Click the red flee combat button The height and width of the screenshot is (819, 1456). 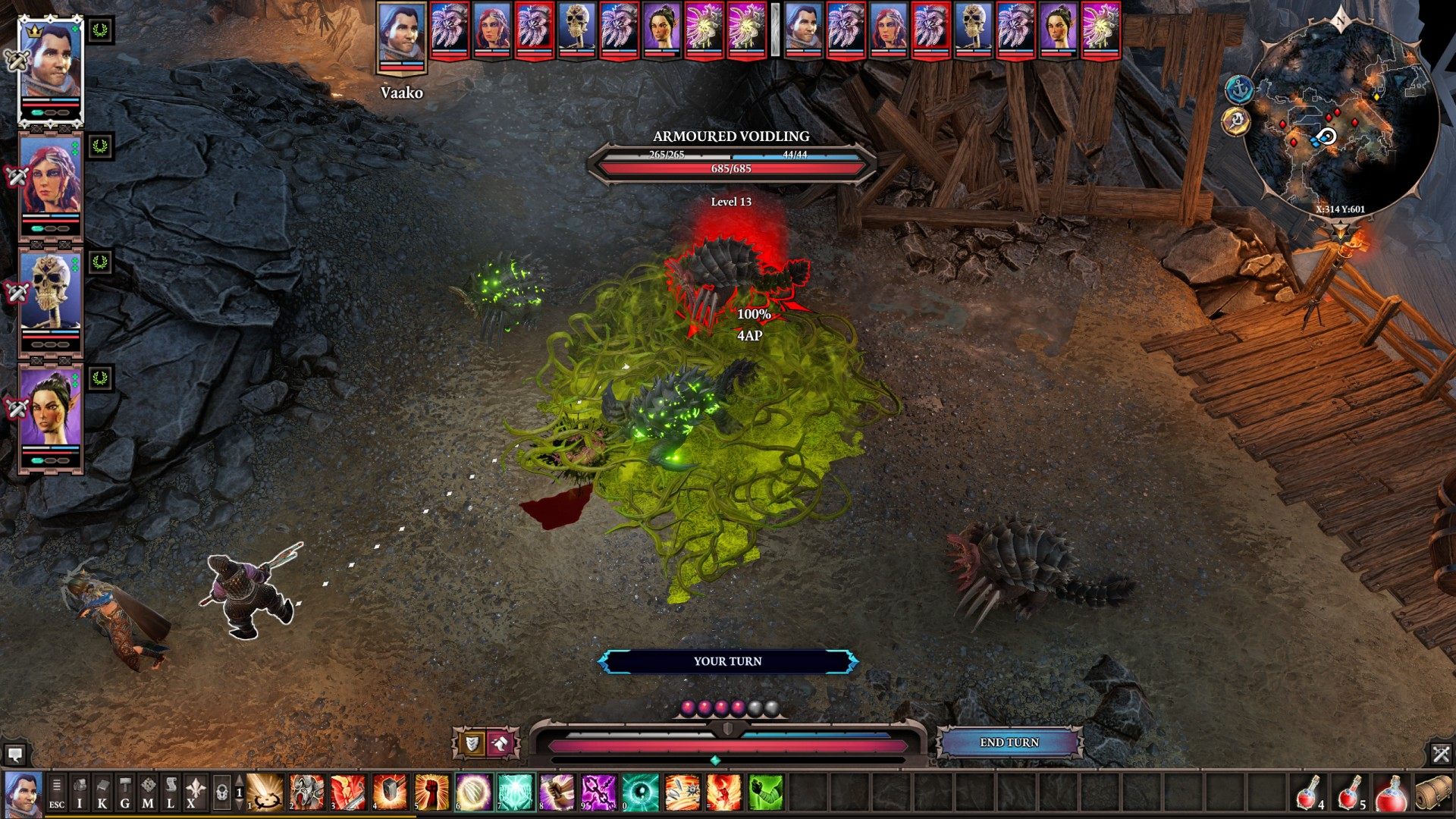500,744
